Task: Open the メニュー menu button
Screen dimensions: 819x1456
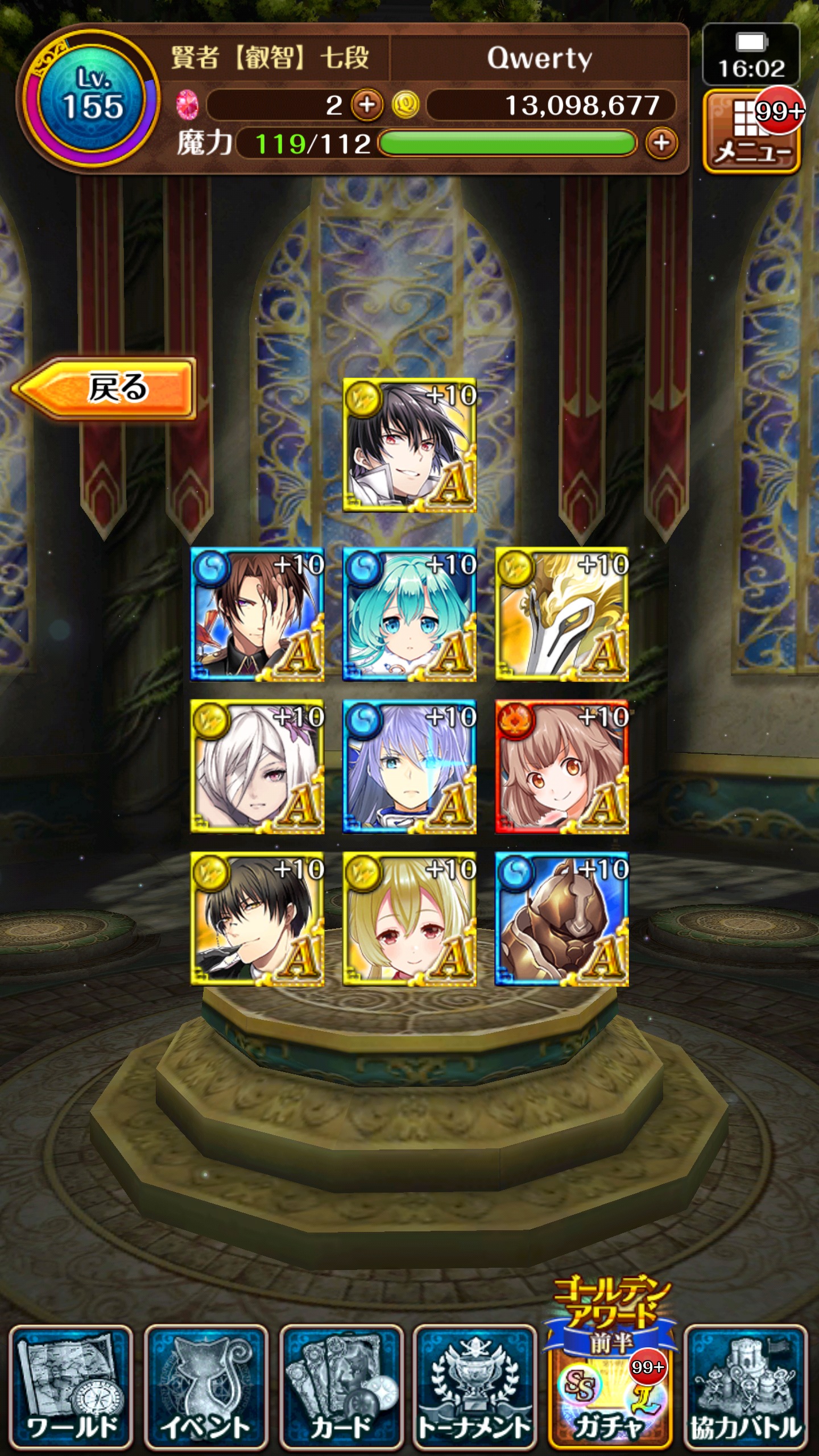Action: pyautogui.click(x=751, y=132)
